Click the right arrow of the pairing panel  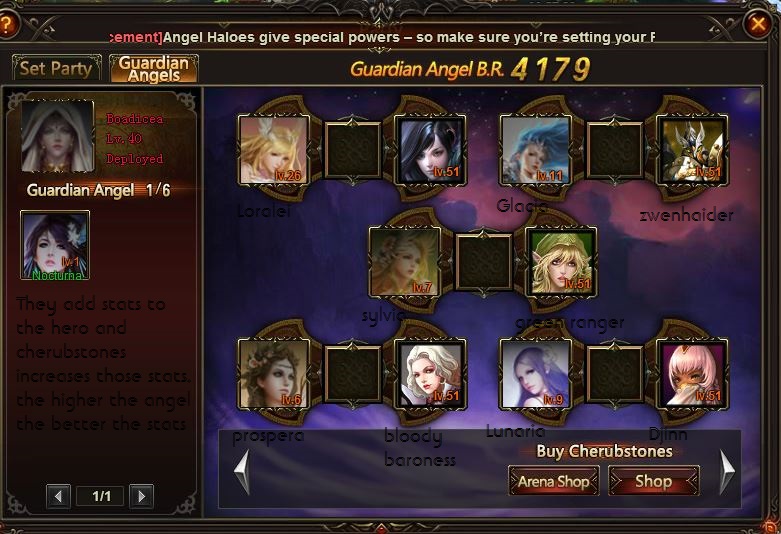click(x=727, y=471)
